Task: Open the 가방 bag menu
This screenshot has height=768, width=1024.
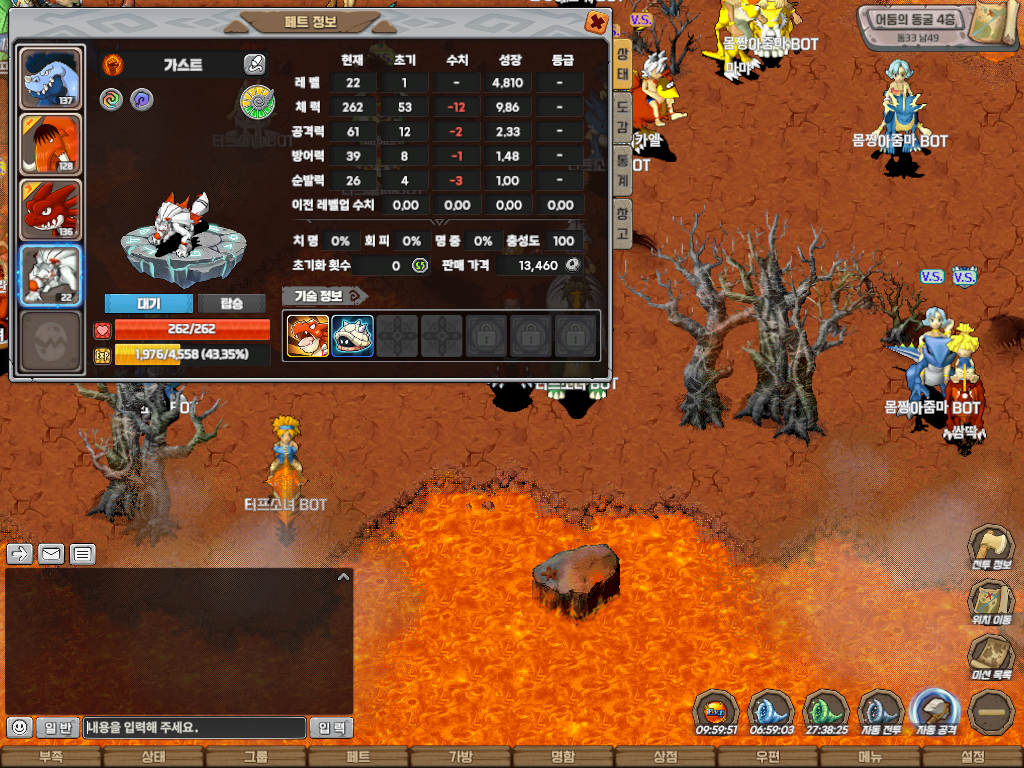Action: 460,757
